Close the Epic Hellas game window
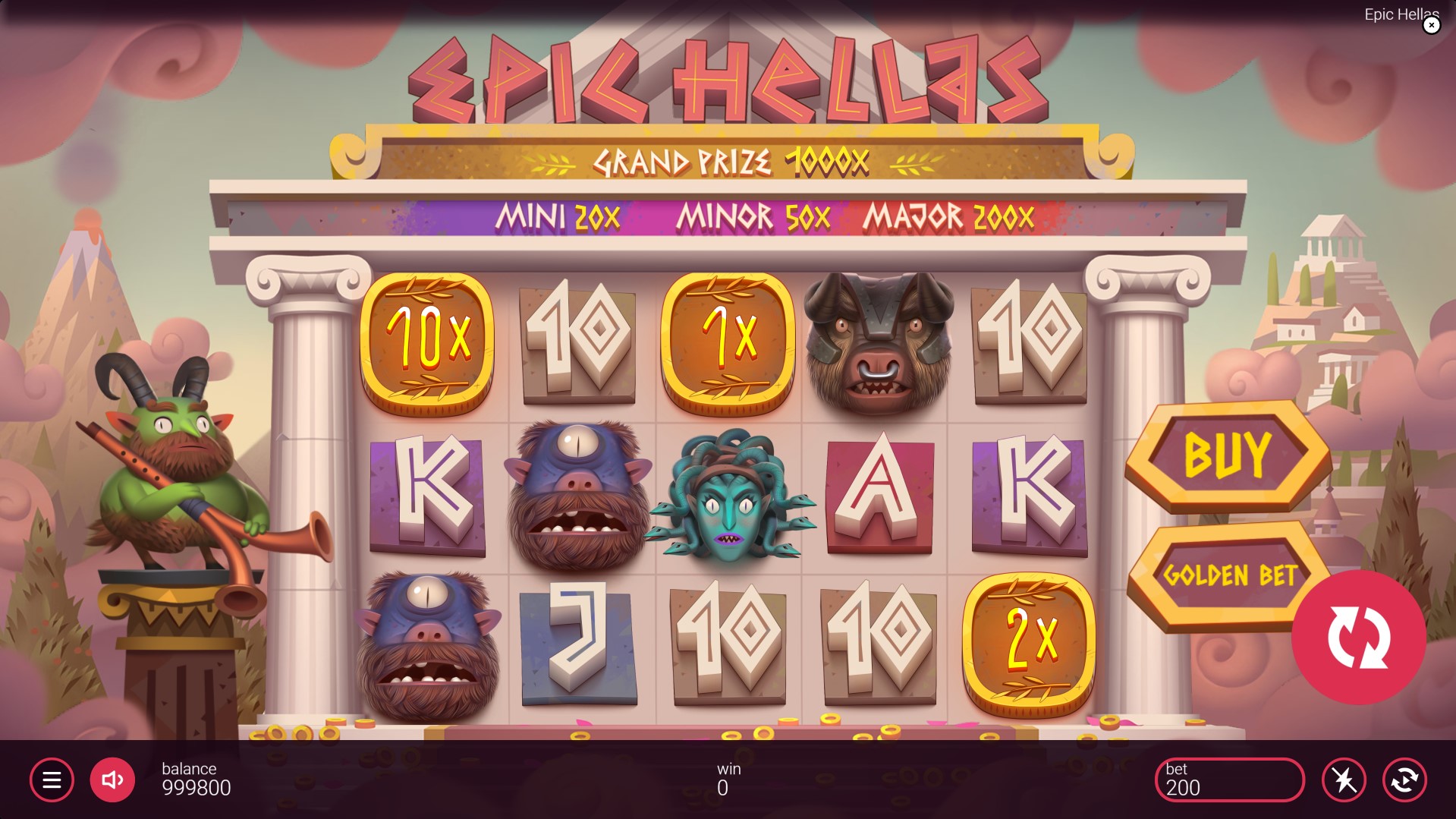The height and width of the screenshot is (819, 1456). tap(1431, 26)
